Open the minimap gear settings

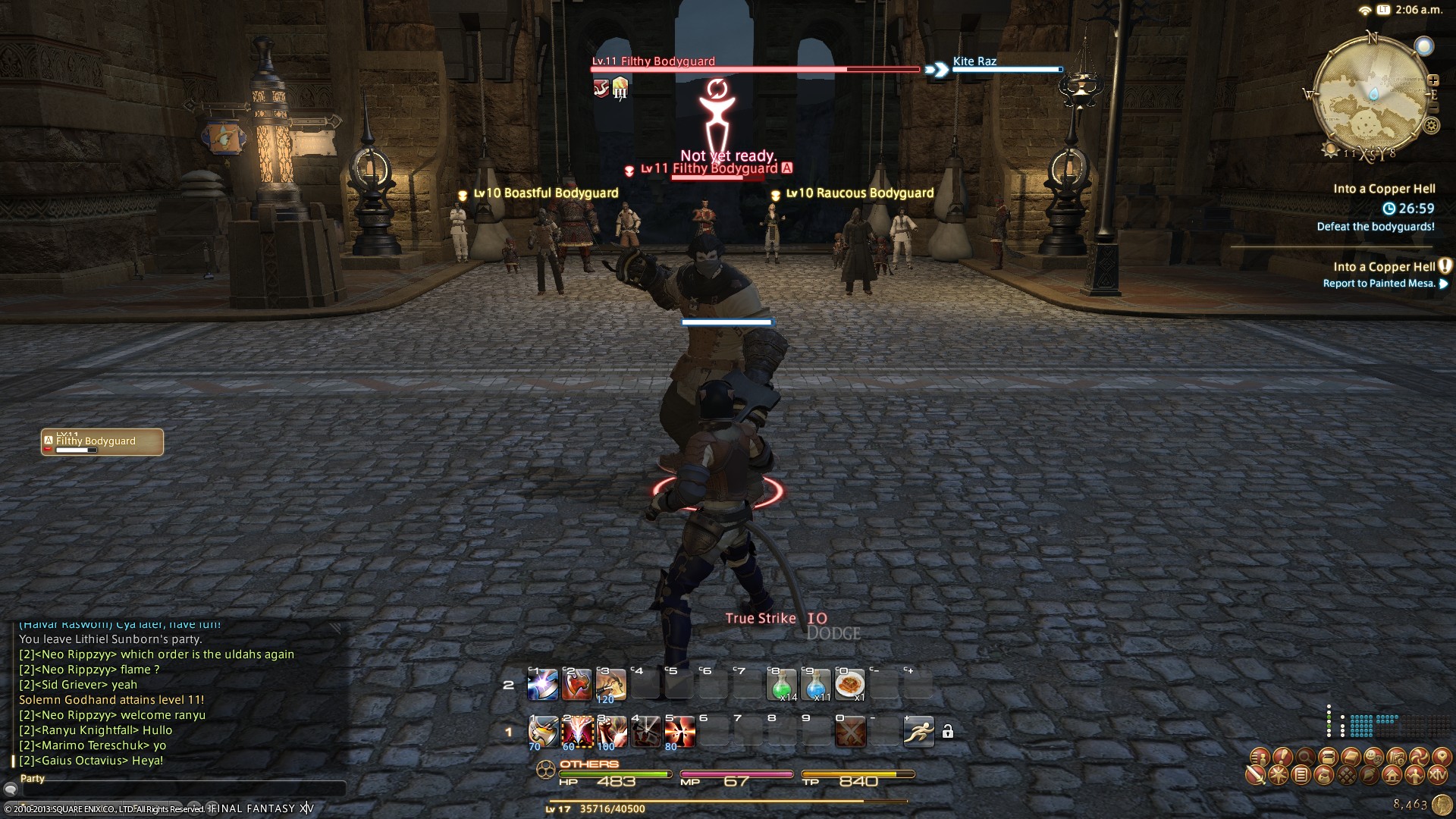pos(1431,126)
